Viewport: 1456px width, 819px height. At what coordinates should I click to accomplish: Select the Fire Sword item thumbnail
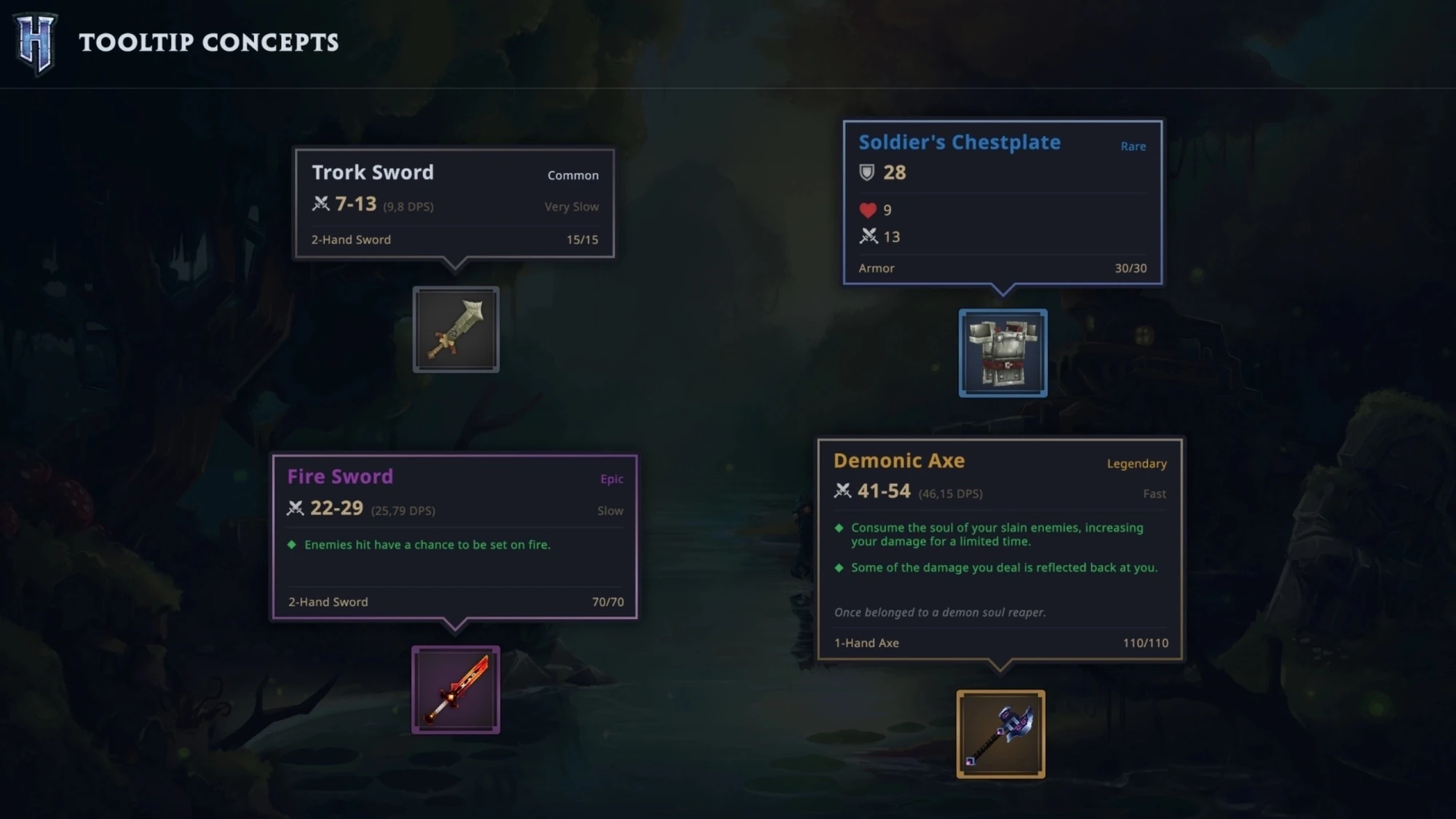[x=456, y=689]
